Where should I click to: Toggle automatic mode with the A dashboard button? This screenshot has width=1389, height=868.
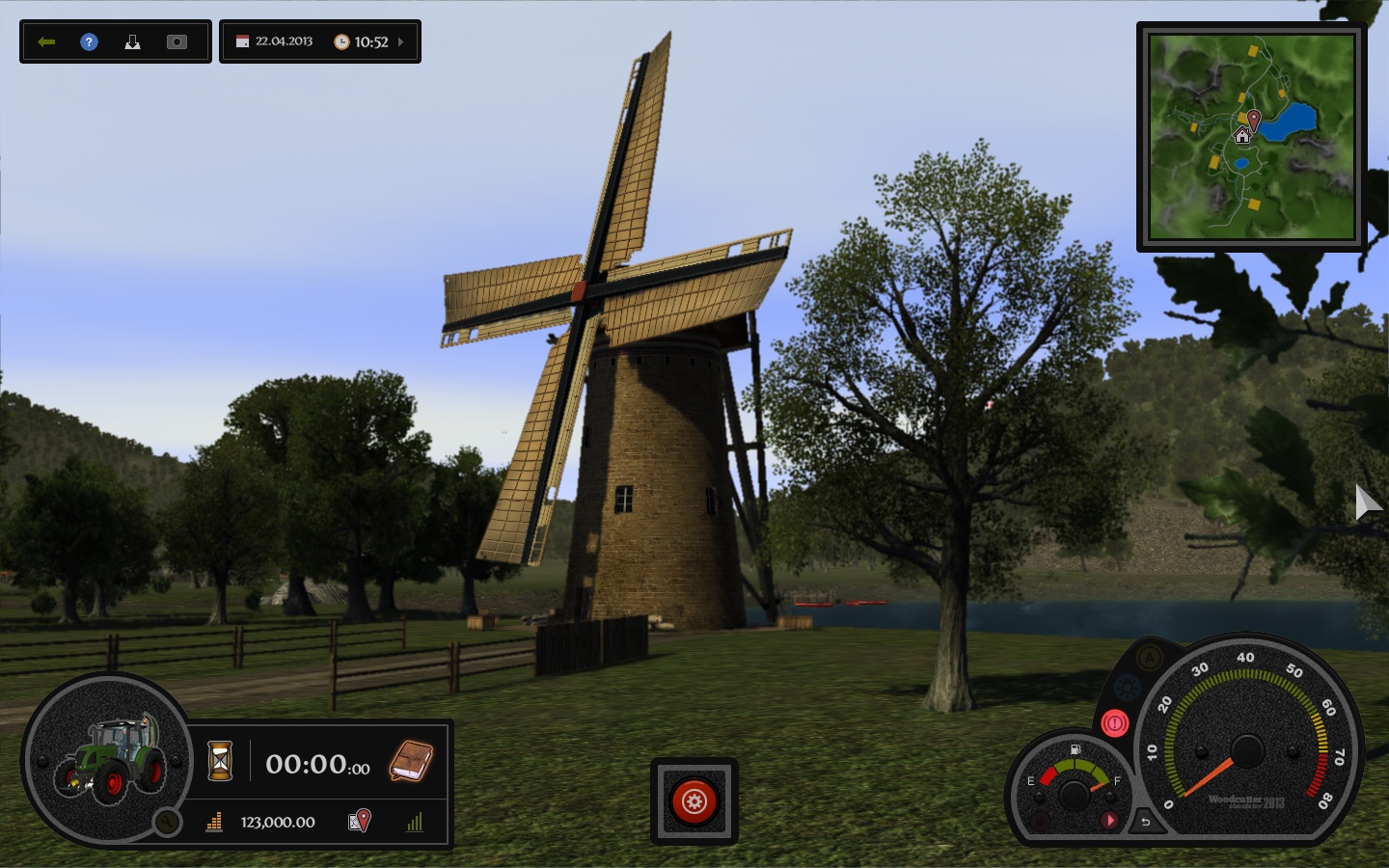point(1148,659)
